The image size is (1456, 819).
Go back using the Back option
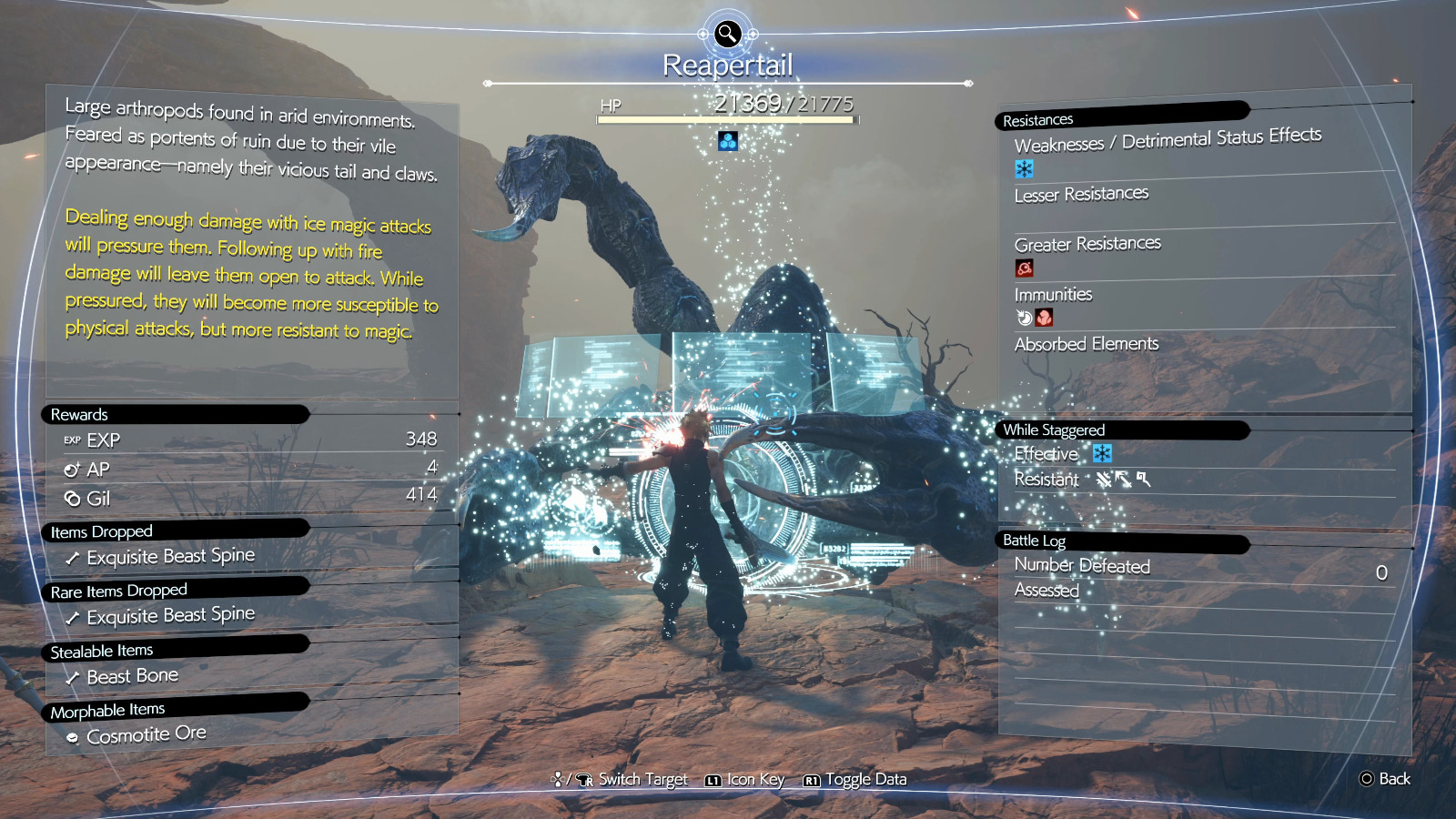click(1385, 779)
